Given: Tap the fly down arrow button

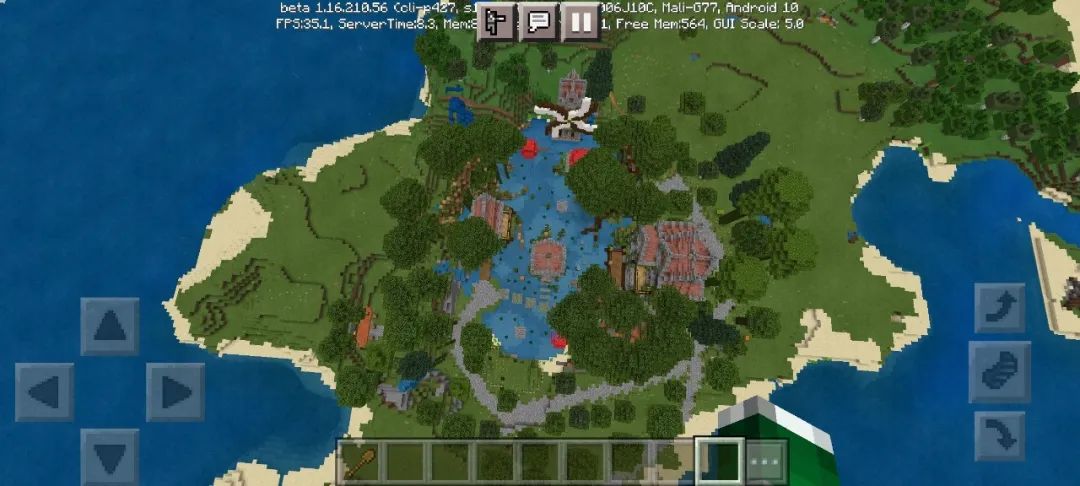Looking at the screenshot, I should click(x=999, y=436).
